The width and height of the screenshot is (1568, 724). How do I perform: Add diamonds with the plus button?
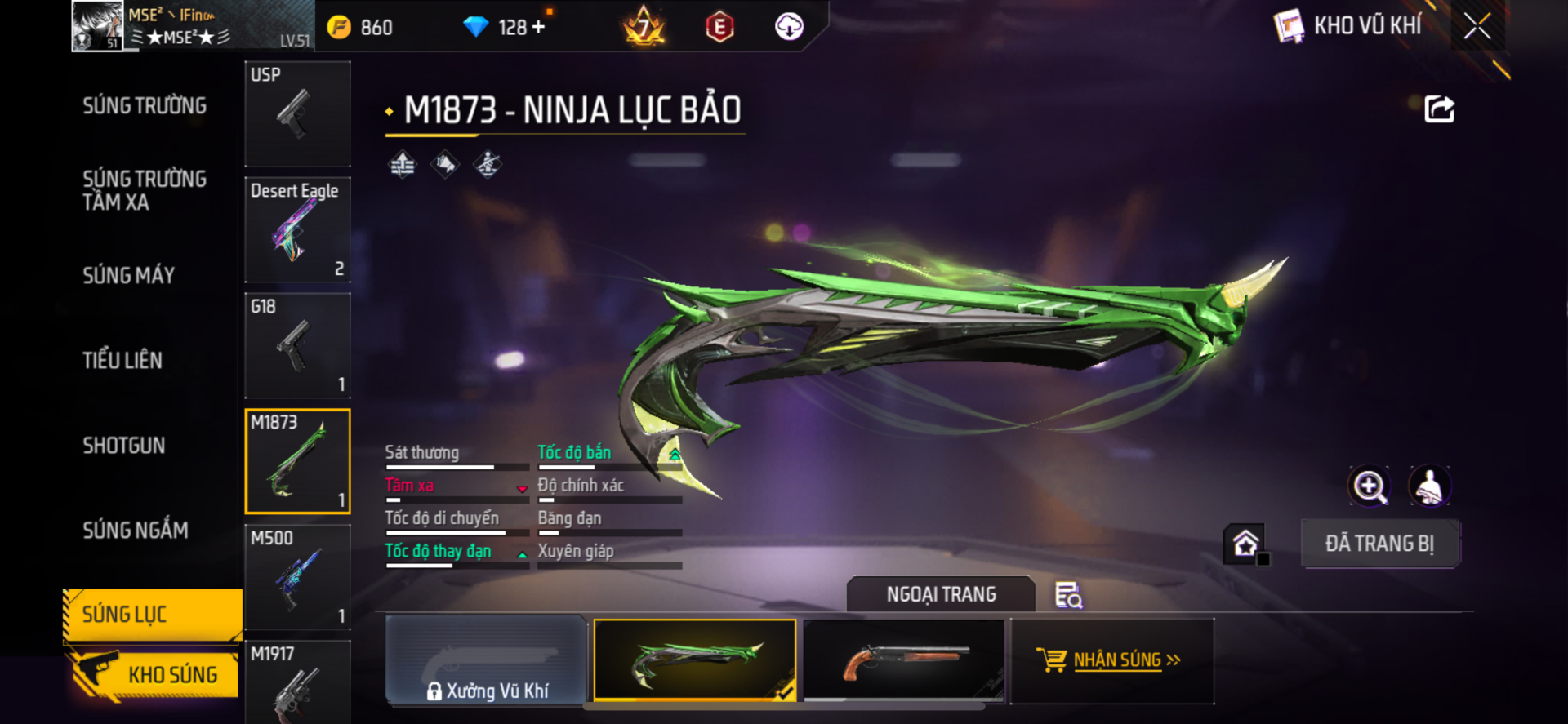tap(539, 27)
